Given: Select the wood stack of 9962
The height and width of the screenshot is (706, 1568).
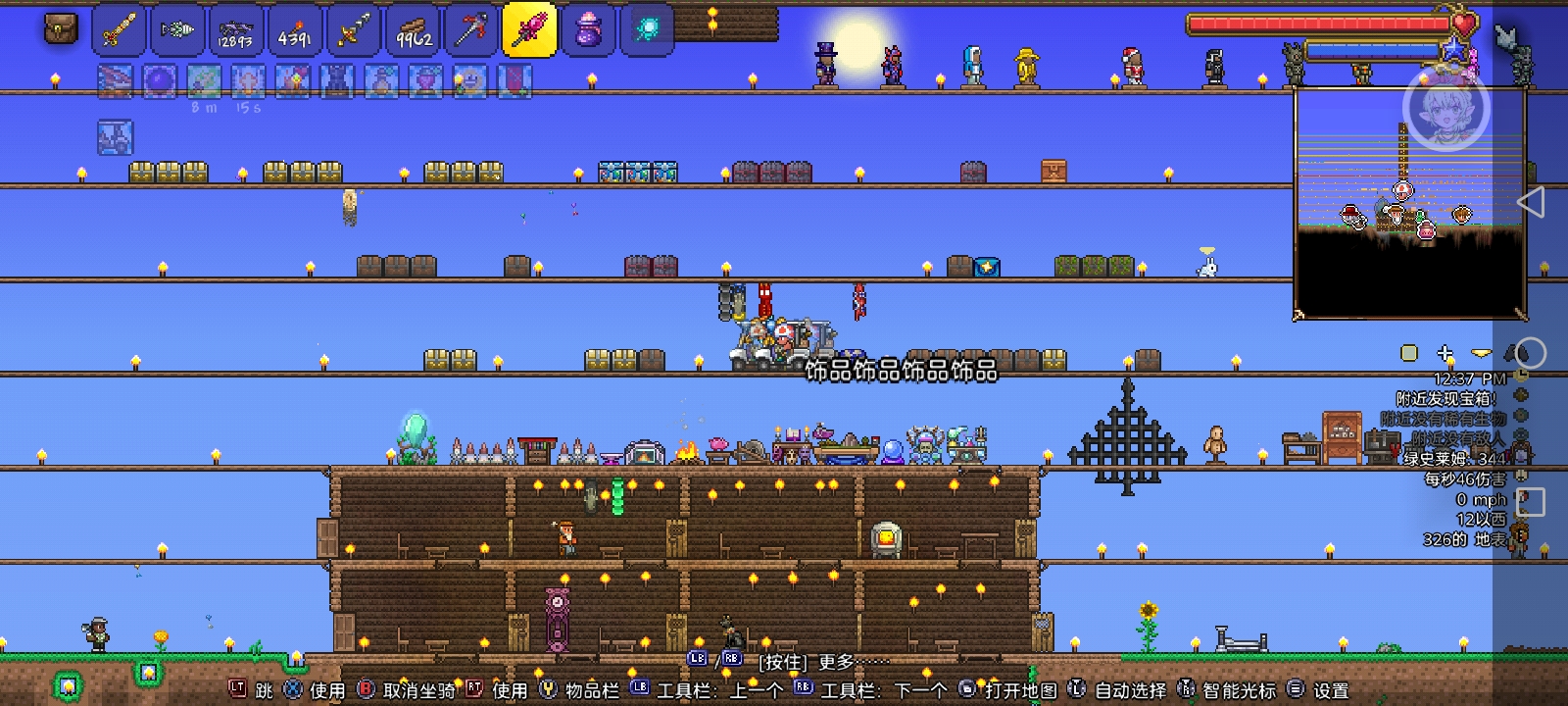Looking at the screenshot, I should tap(354, 30).
